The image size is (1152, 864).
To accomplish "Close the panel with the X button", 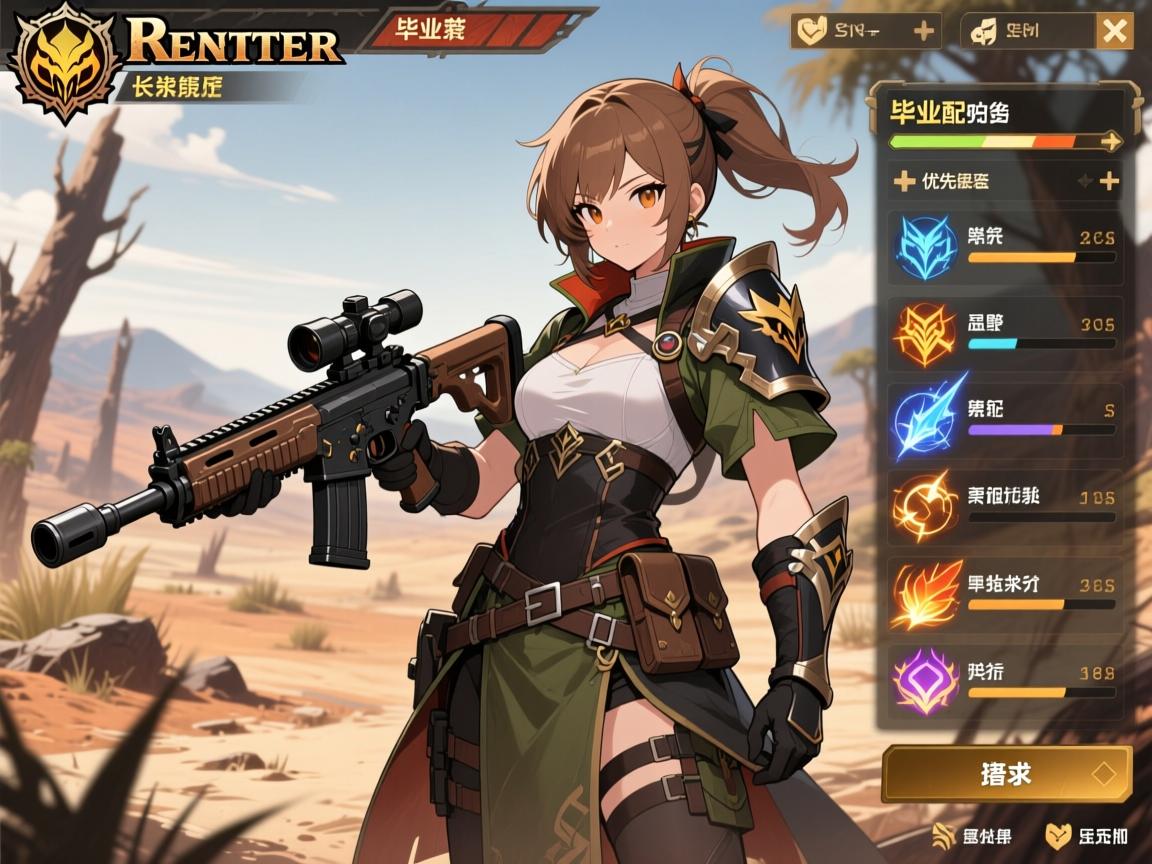I will 1115,32.
